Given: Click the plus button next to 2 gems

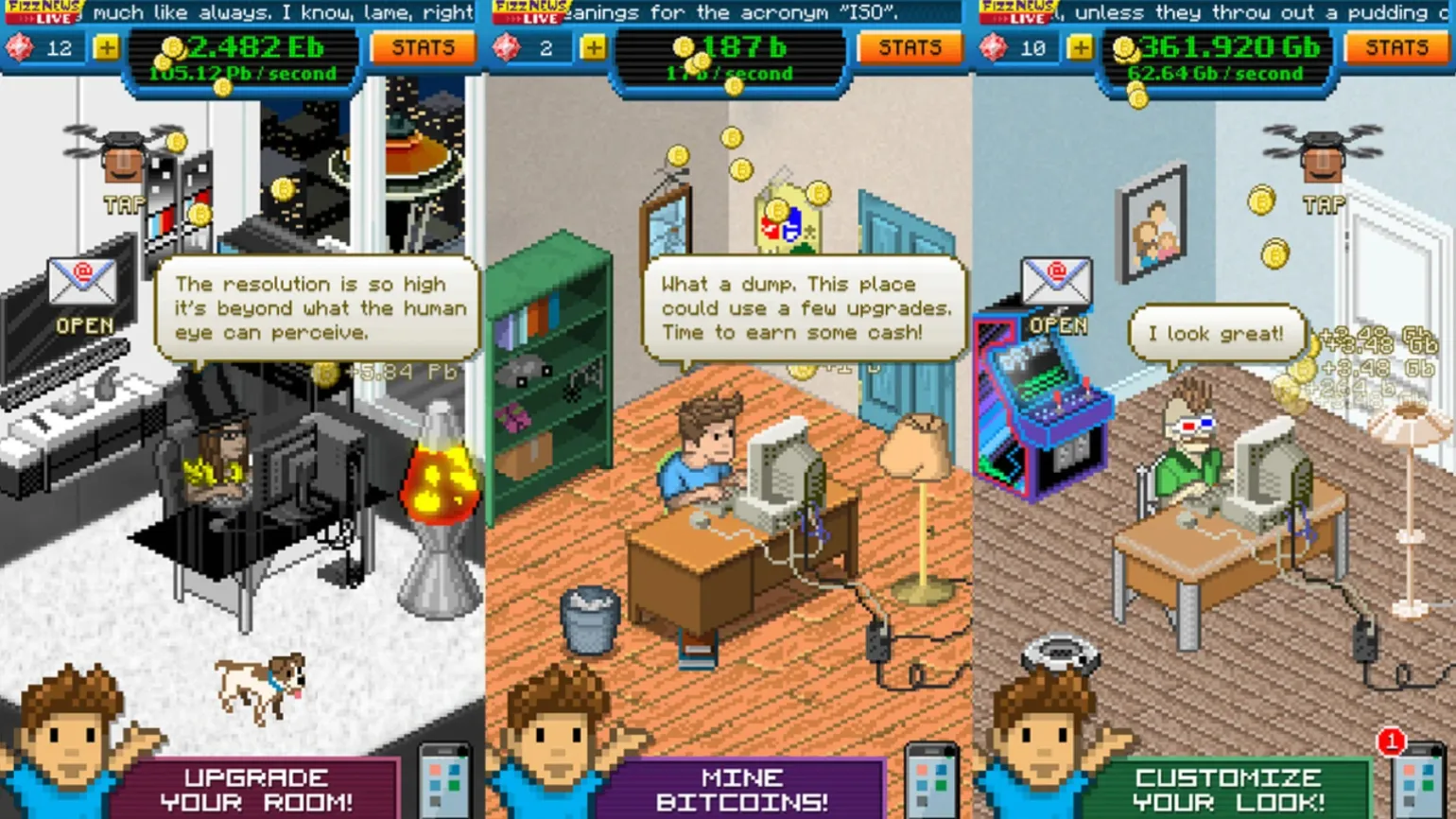Looking at the screenshot, I should (x=593, y=47).
